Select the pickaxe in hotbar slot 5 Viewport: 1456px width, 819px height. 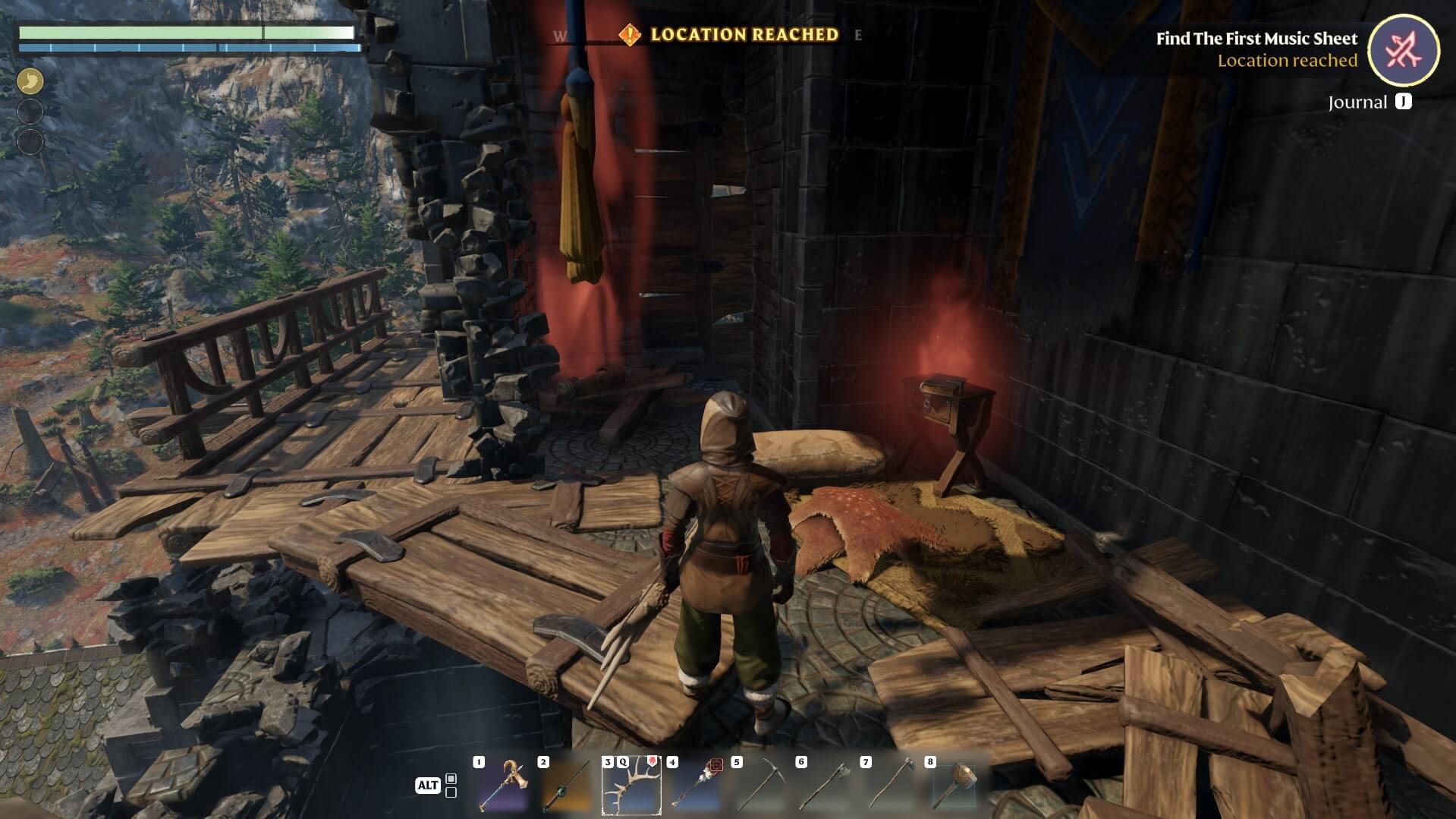coord(760,786)
